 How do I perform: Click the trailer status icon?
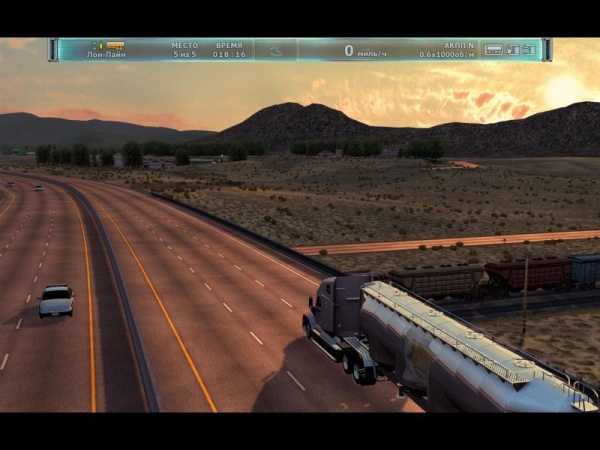click(x=493, y=49)
